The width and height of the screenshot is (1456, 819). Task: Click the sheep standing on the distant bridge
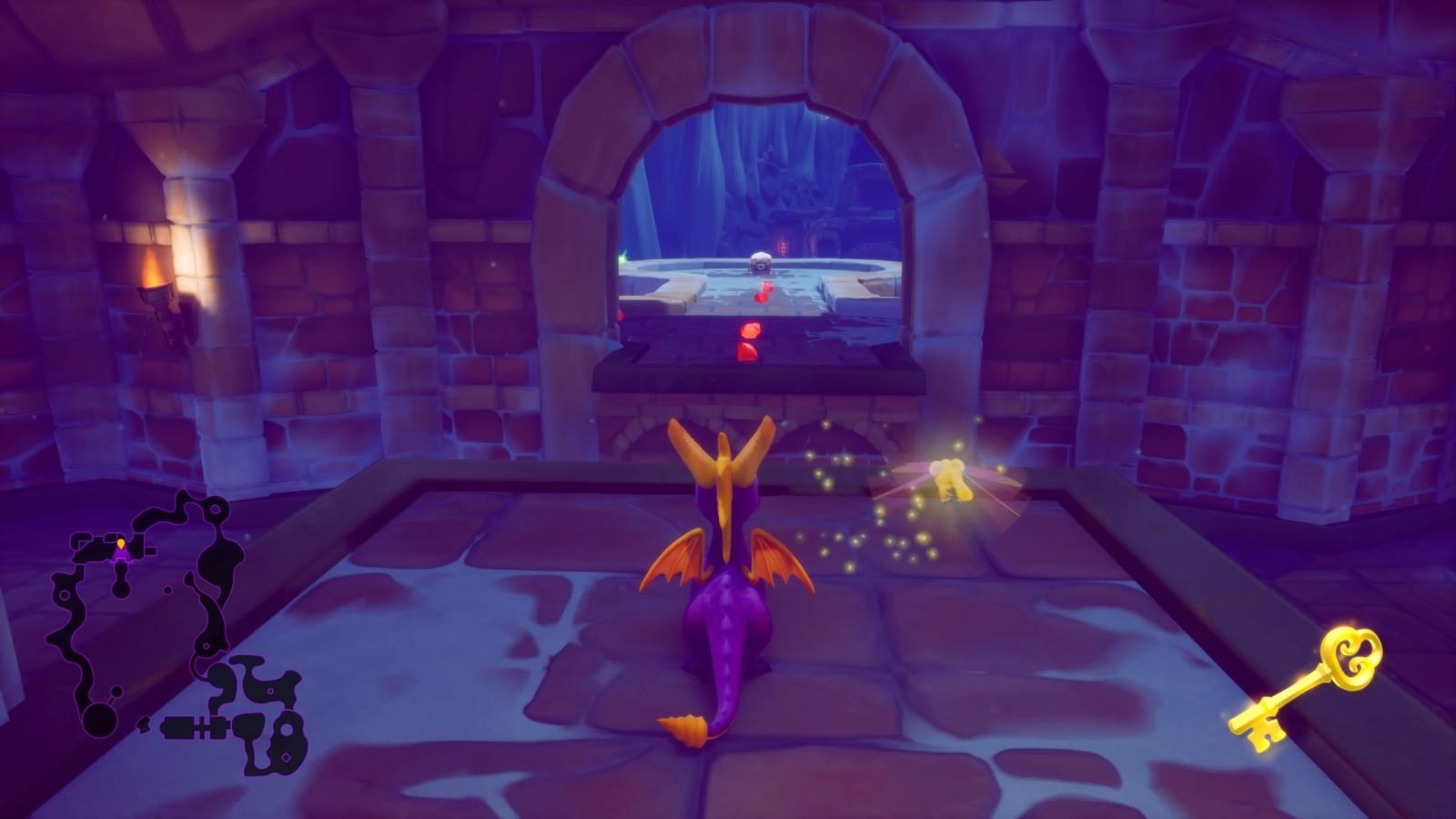click(761, 263)
